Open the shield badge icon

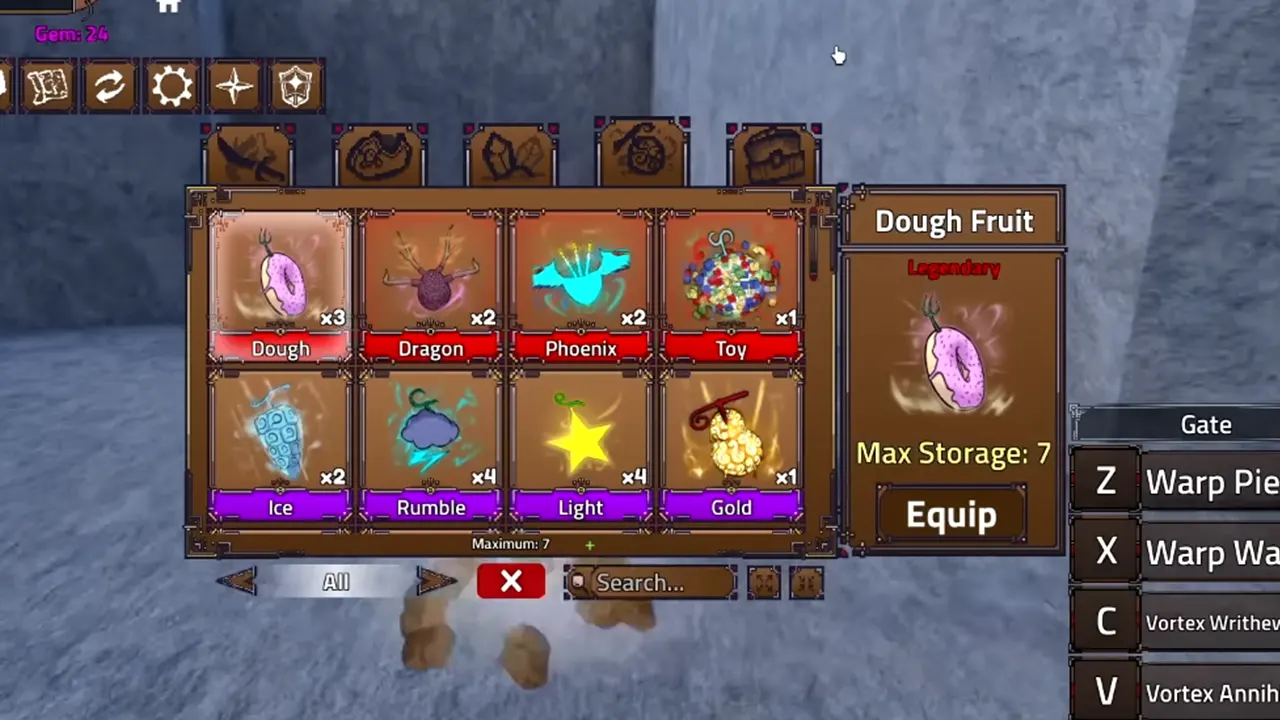pyautogui.click(x=295, y=86)
